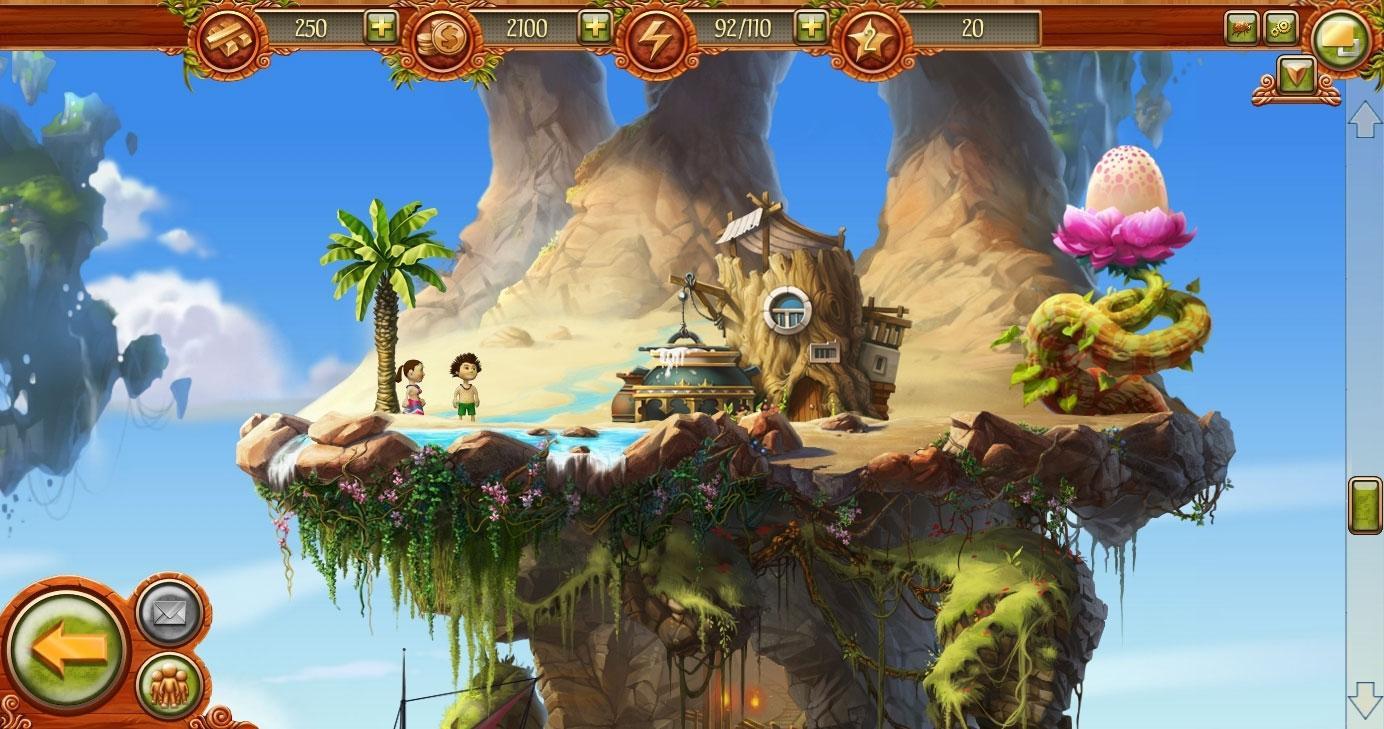Expand the quest panel with the chevron arrow
This screenshot has height=729, width=1384.
[x=1299, y=72]
